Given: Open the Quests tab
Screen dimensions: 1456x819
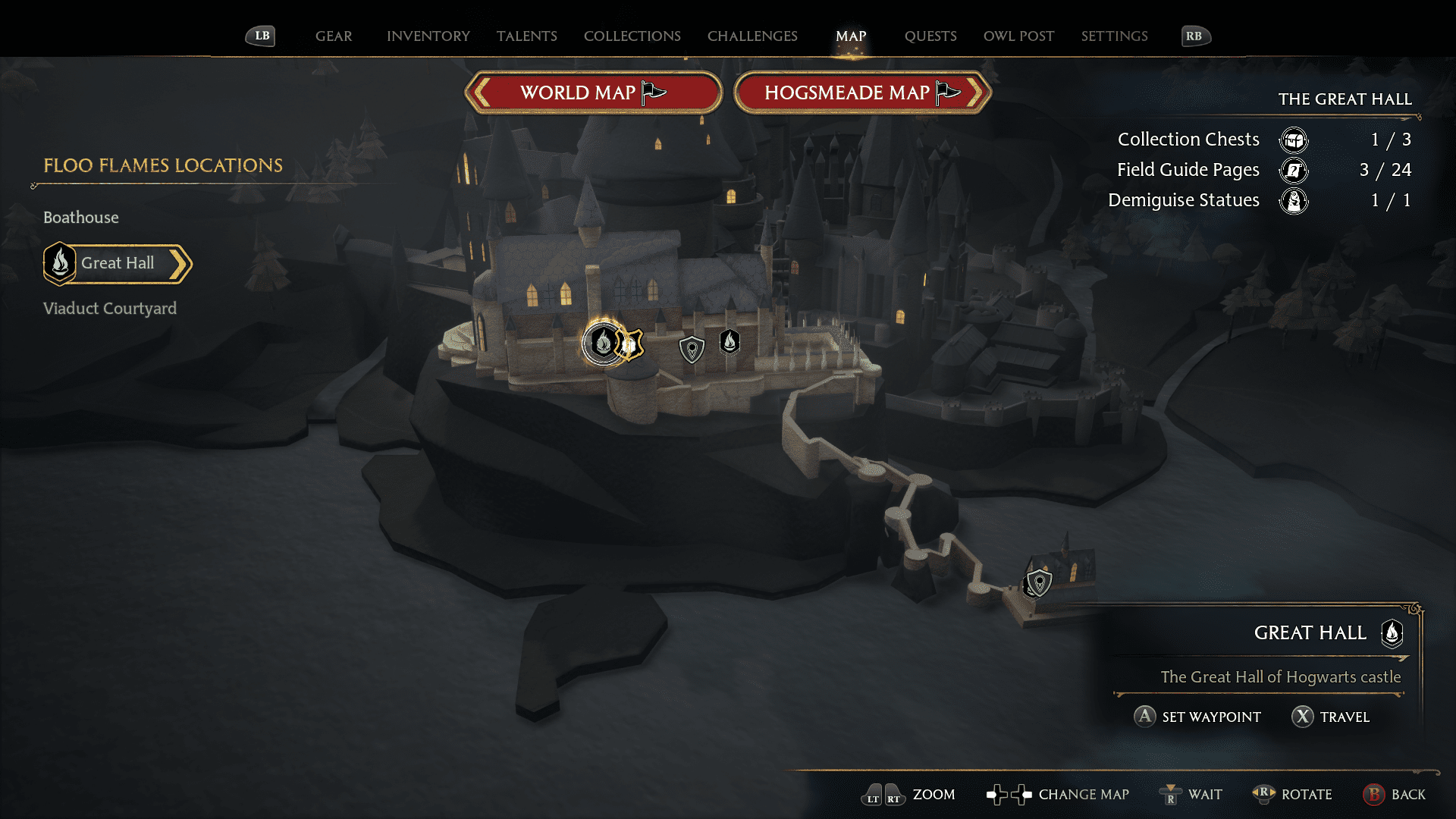Looking at the screenshot, I should pos(930,36).
